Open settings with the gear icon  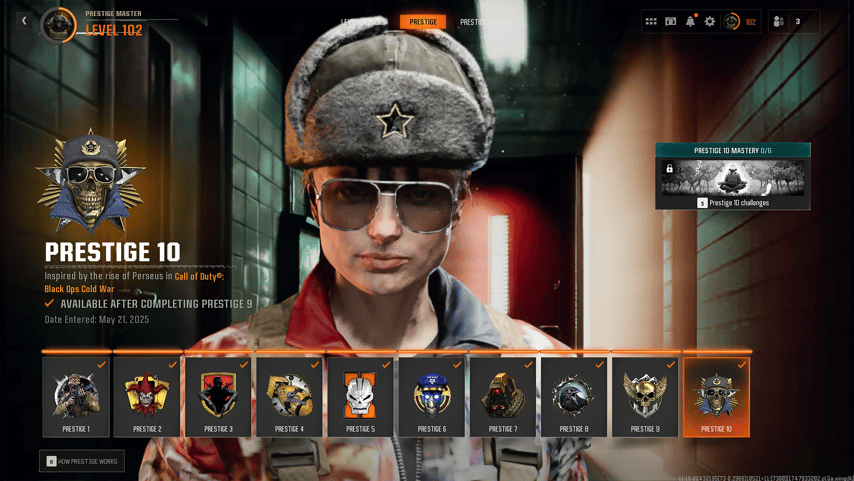tap(710, 21)
